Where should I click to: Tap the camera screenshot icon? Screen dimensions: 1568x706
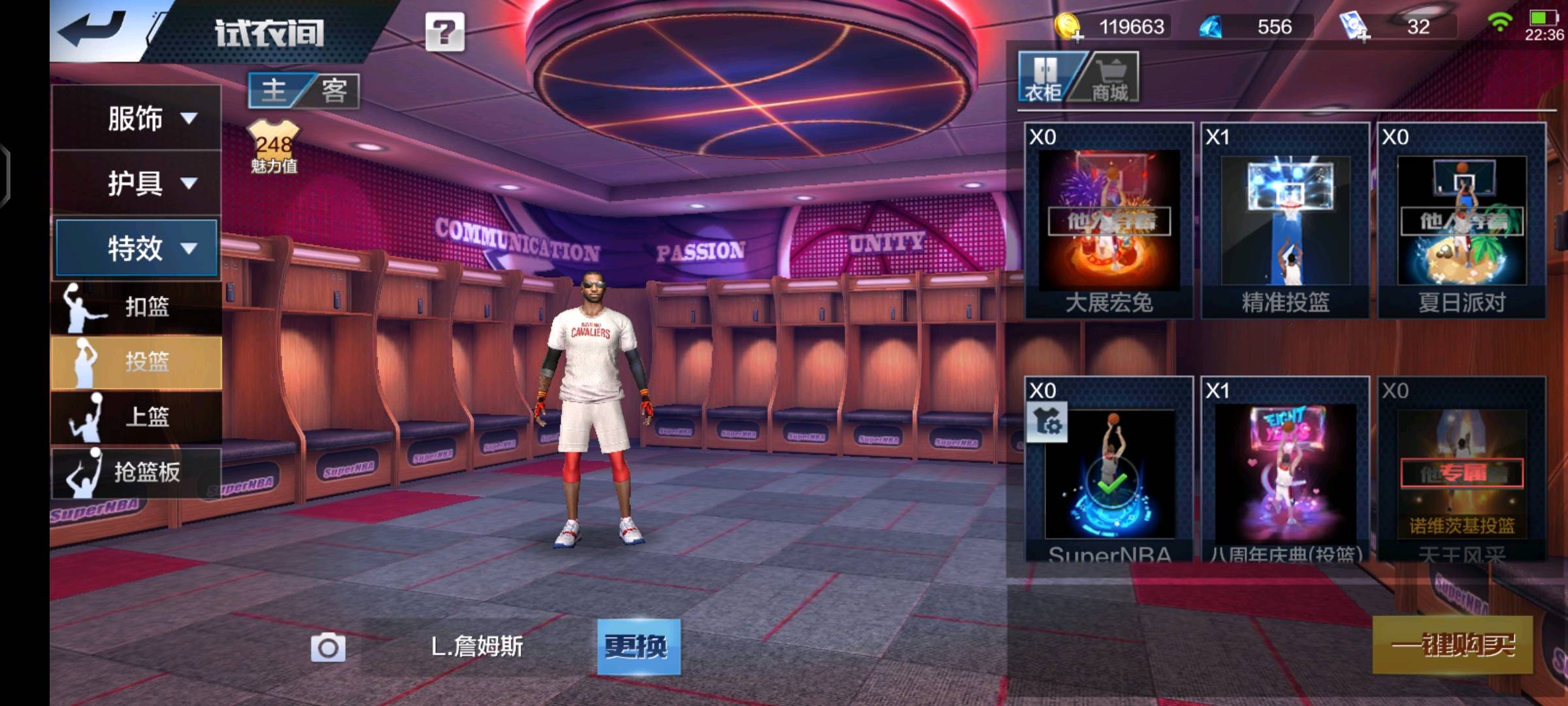(328, 647)
